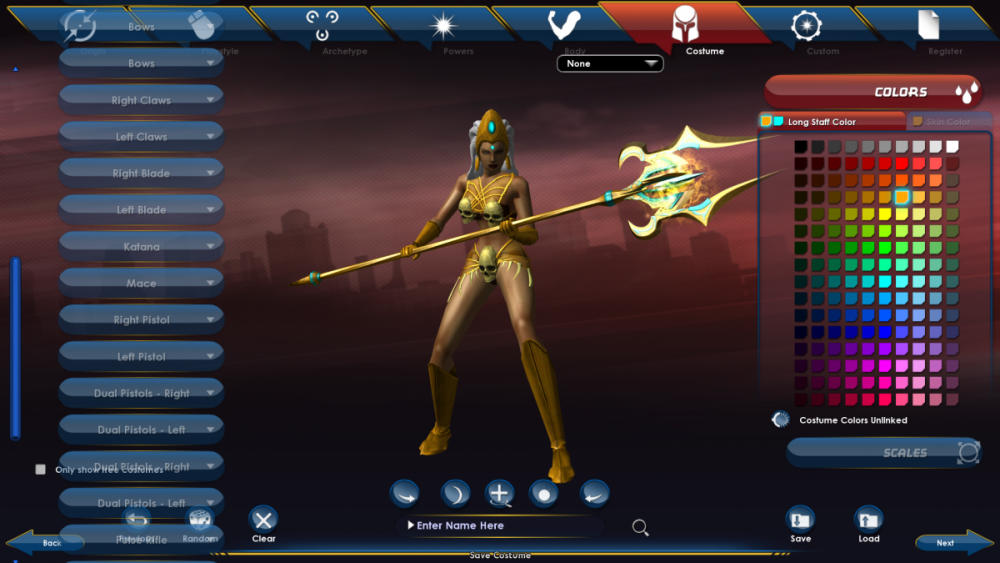Go to the Body tab
The height and width of the screenshot is (563, 1000).
(x=565, y=30)
